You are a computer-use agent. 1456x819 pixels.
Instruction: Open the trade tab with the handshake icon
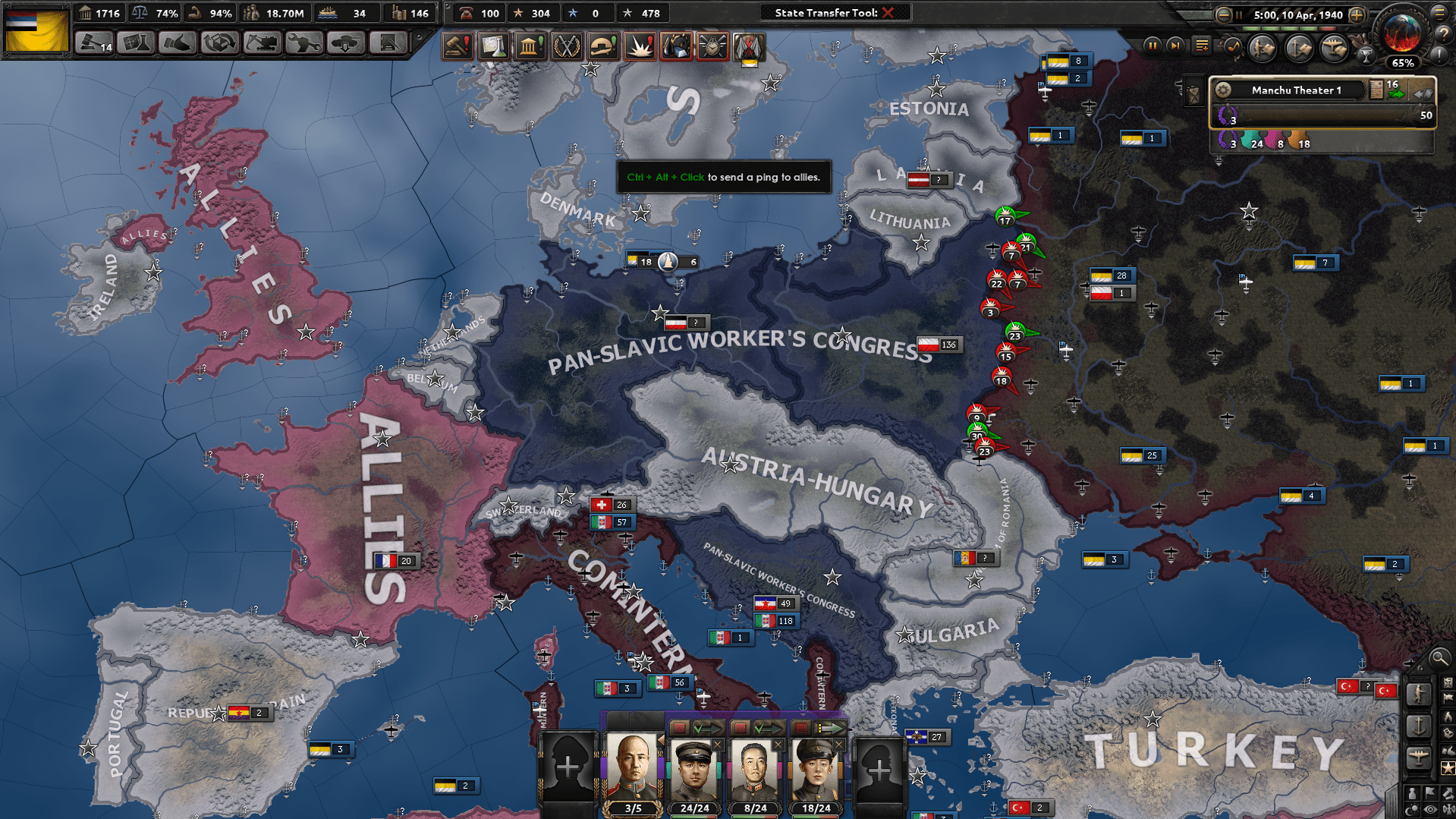pos(176,46)
